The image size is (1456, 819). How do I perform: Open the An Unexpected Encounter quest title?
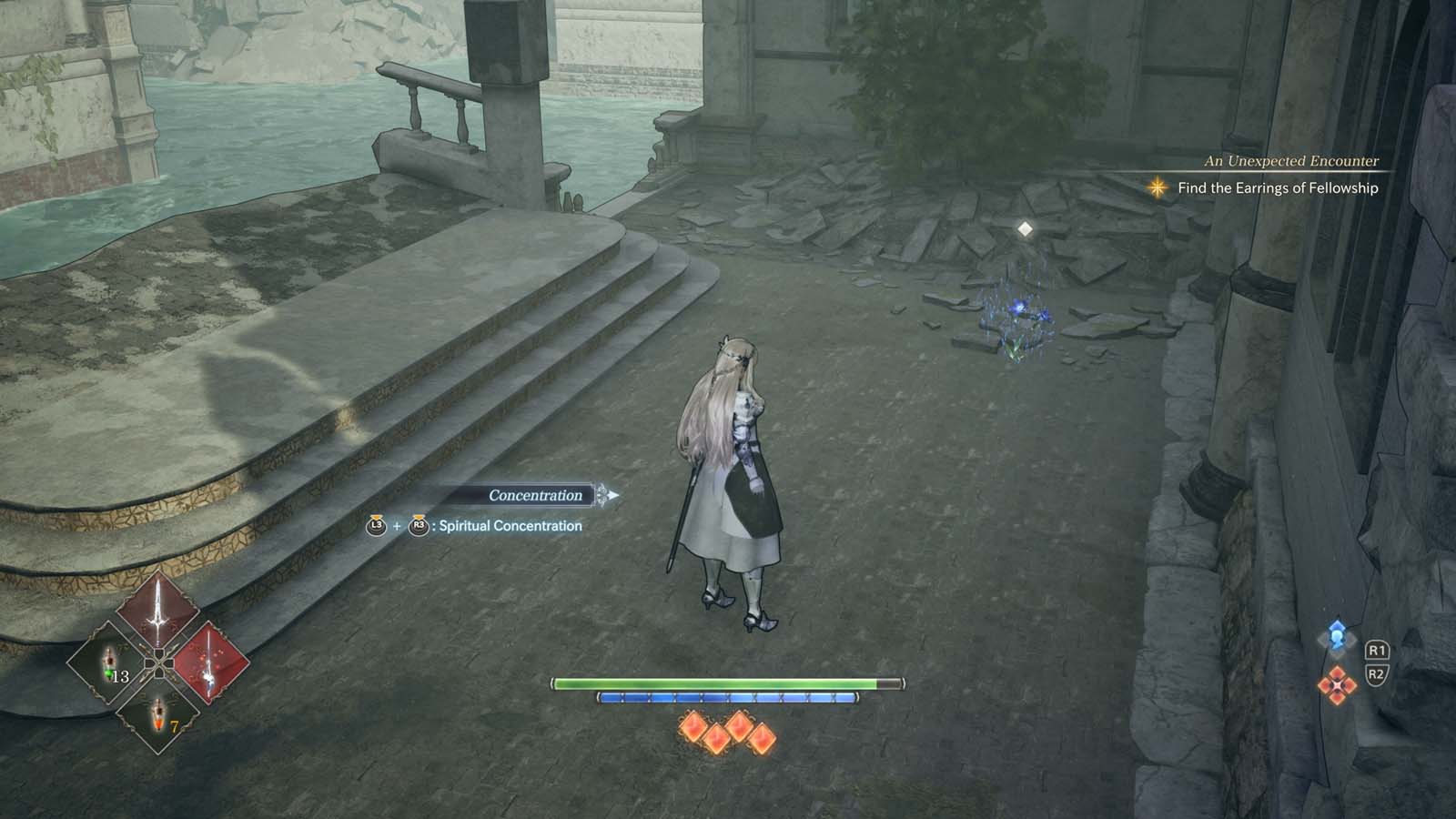click(x=1290, y=162)
